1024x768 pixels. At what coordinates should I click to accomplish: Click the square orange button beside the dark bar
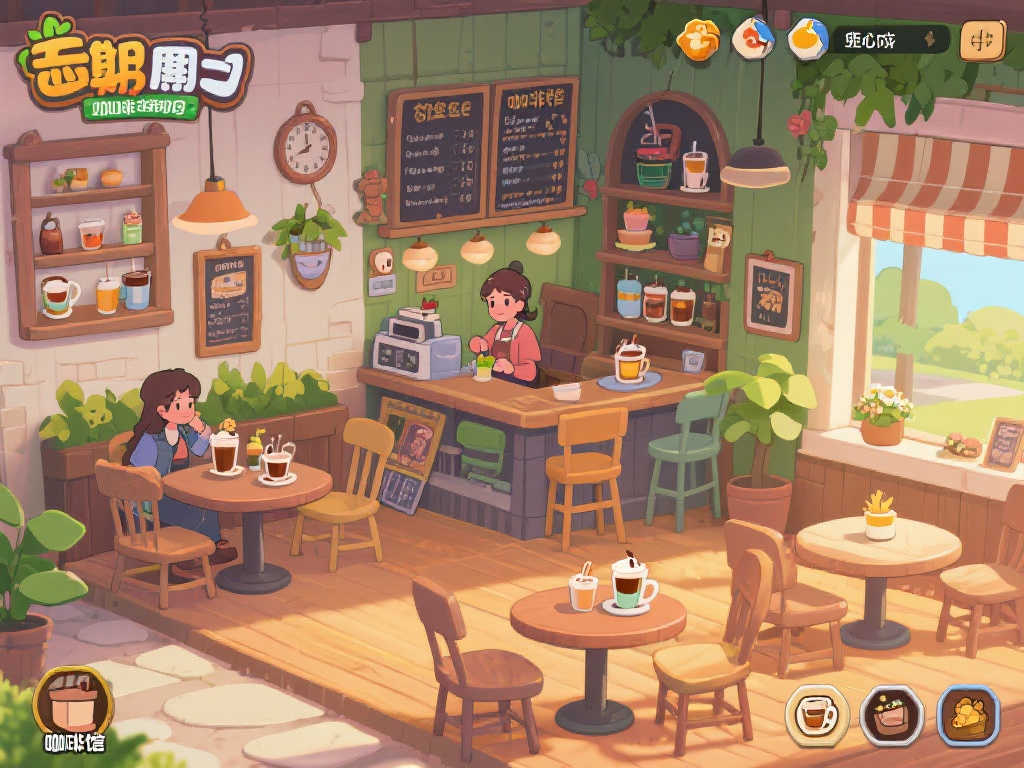click(x=982, y=41)
